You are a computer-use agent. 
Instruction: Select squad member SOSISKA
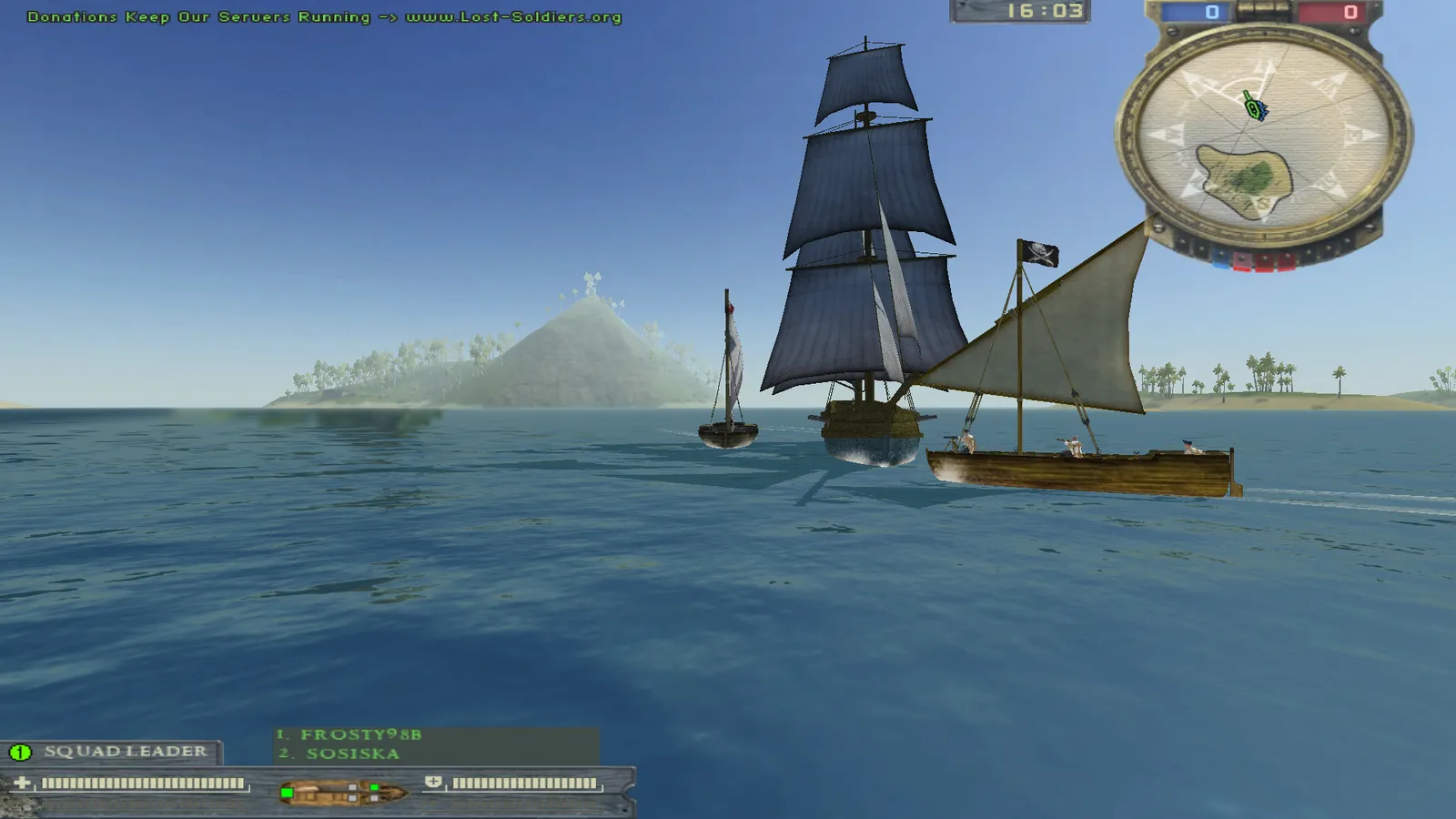click(x=353, y=753)
